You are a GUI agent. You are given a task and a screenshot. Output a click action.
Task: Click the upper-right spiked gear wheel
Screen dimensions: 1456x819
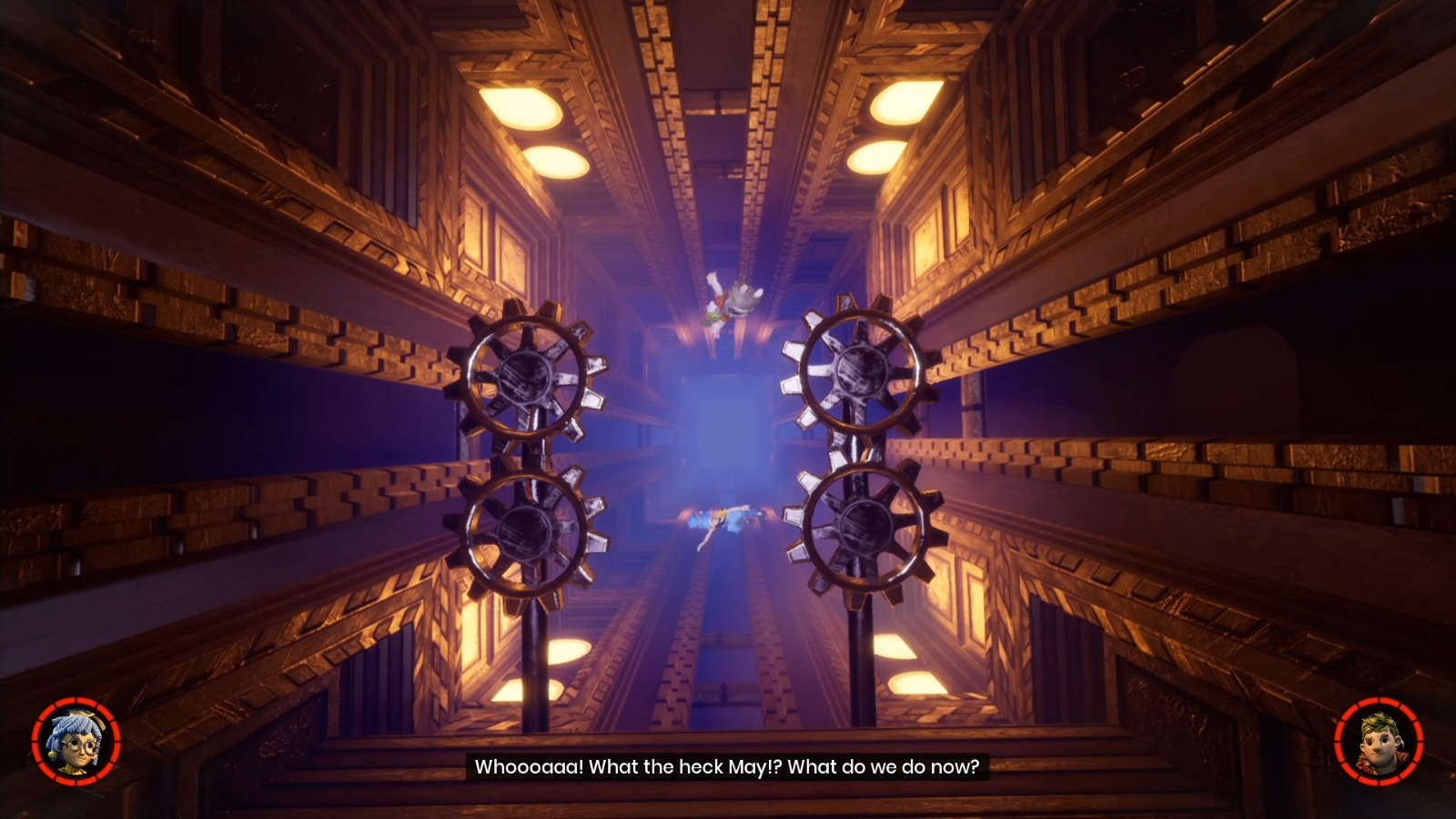859,369
